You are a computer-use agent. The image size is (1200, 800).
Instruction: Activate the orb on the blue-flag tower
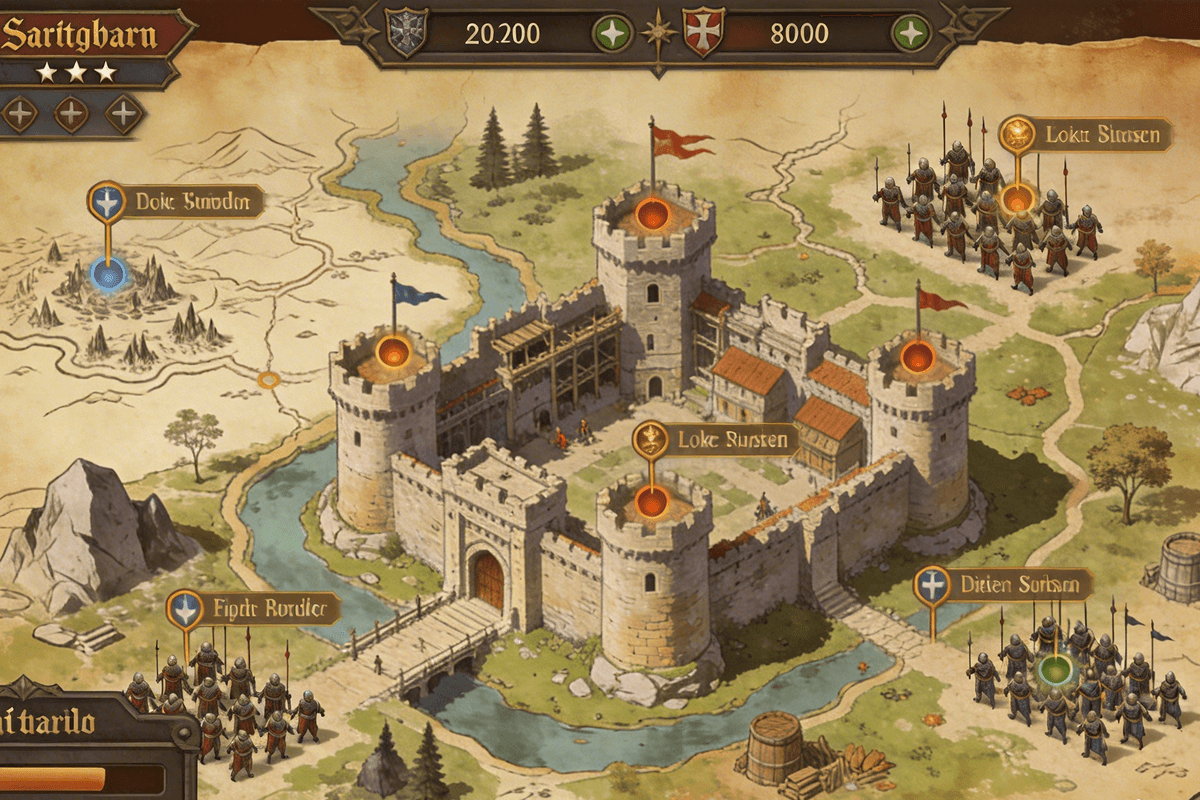click(393, 351)
